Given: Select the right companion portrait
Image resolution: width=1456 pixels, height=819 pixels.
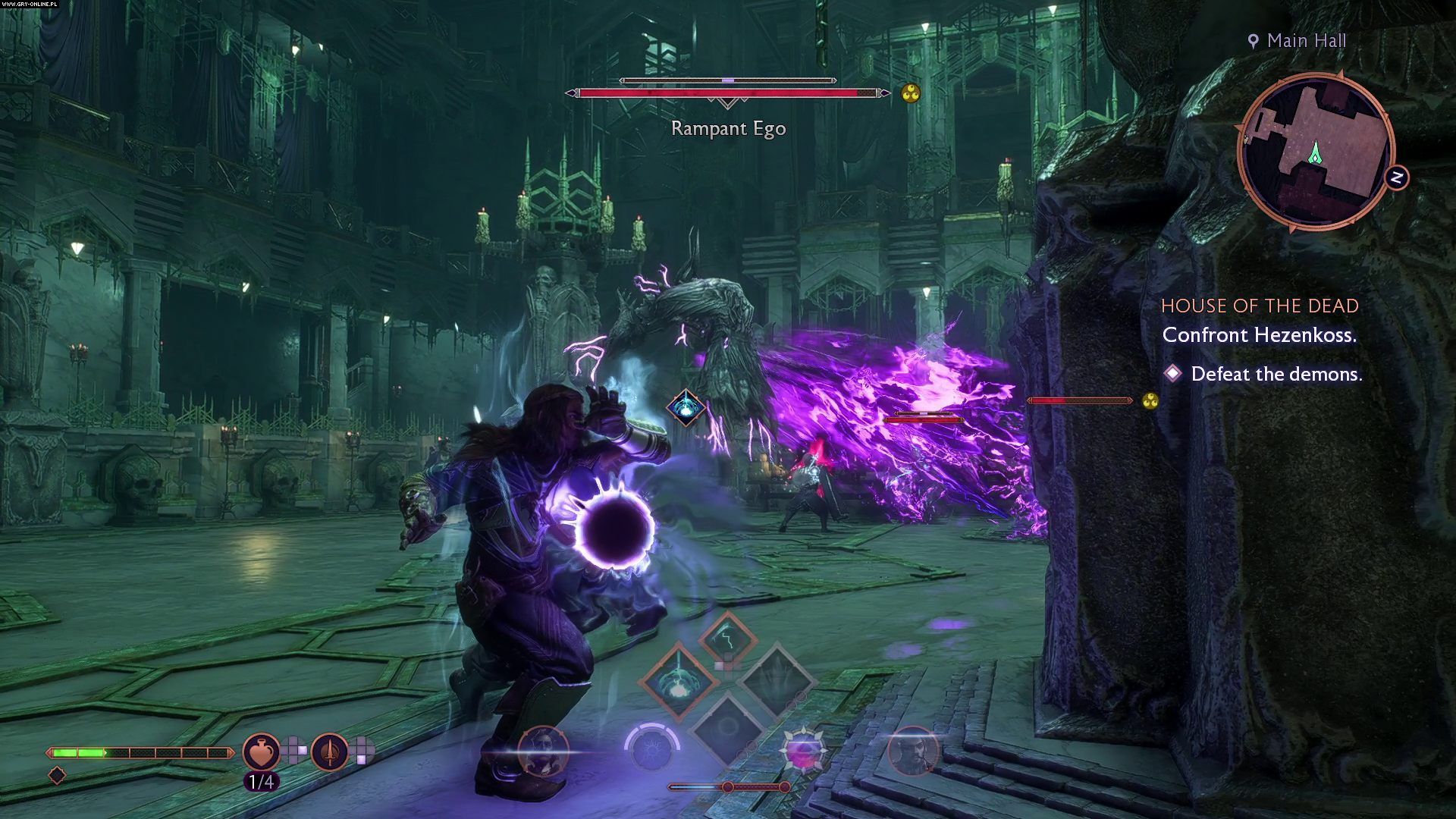Looking at the screenshot, I should (x=912, y=752).
